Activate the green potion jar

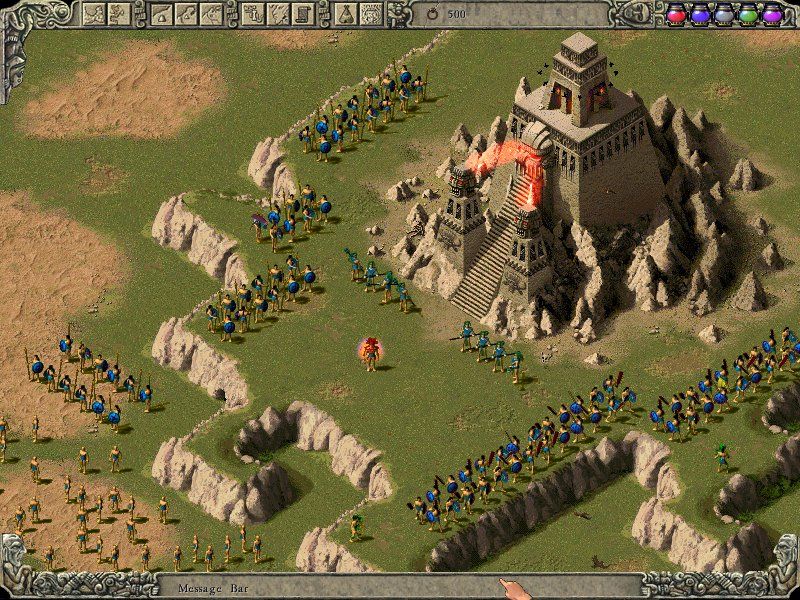coord(748,15)
